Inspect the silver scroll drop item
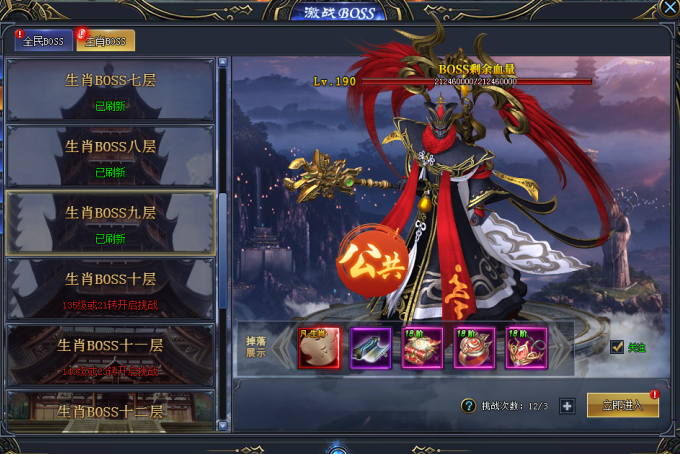Image resolution: width=680 pixels, height=454 pixels. tap(370, 348)
